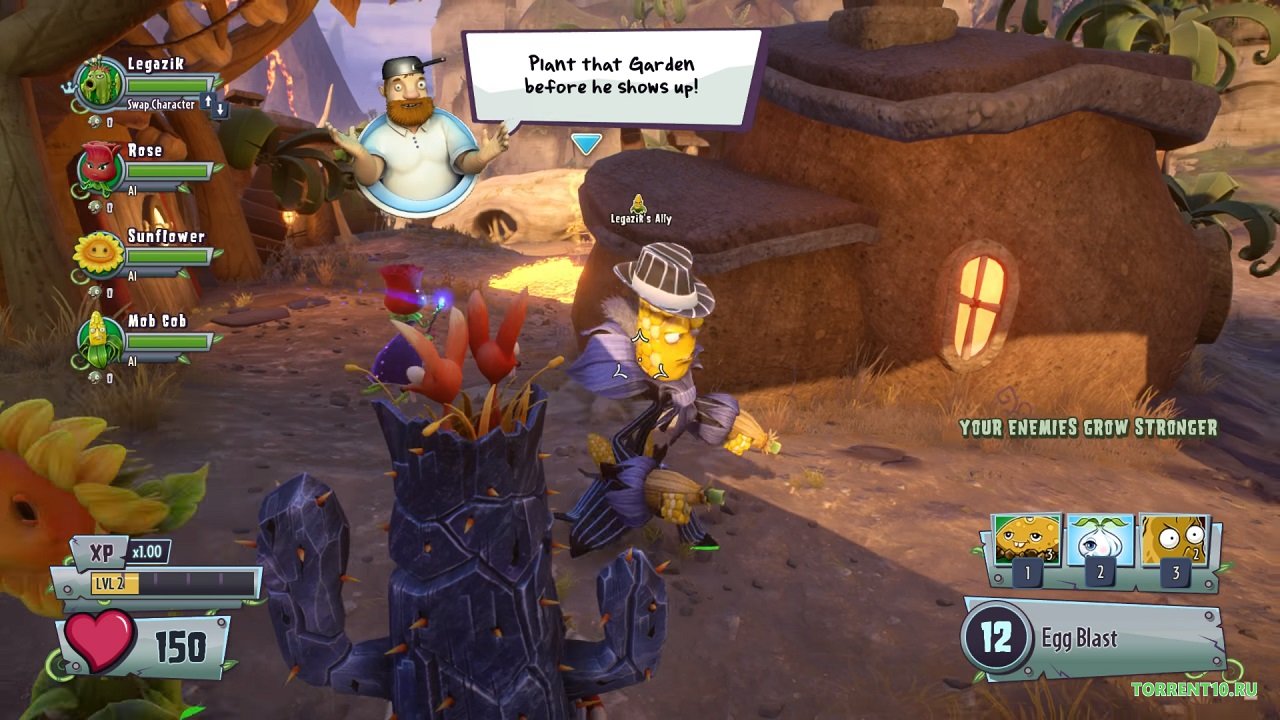This screenshot has height=720, width=1280.
Task: Click the Swap Character arrows
Action: click(x=214, y=103)
